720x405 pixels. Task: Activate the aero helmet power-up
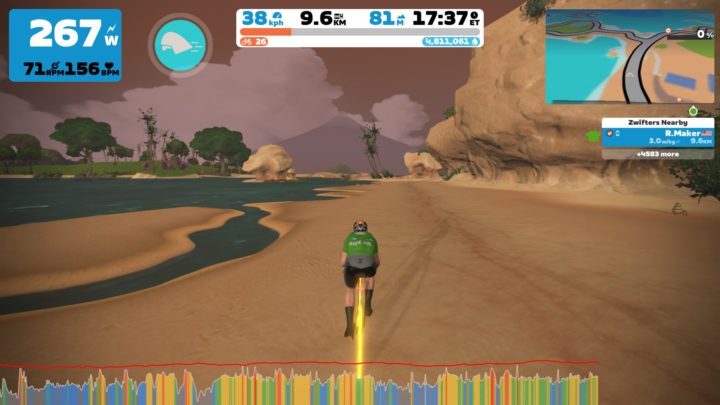pos(179,43)
